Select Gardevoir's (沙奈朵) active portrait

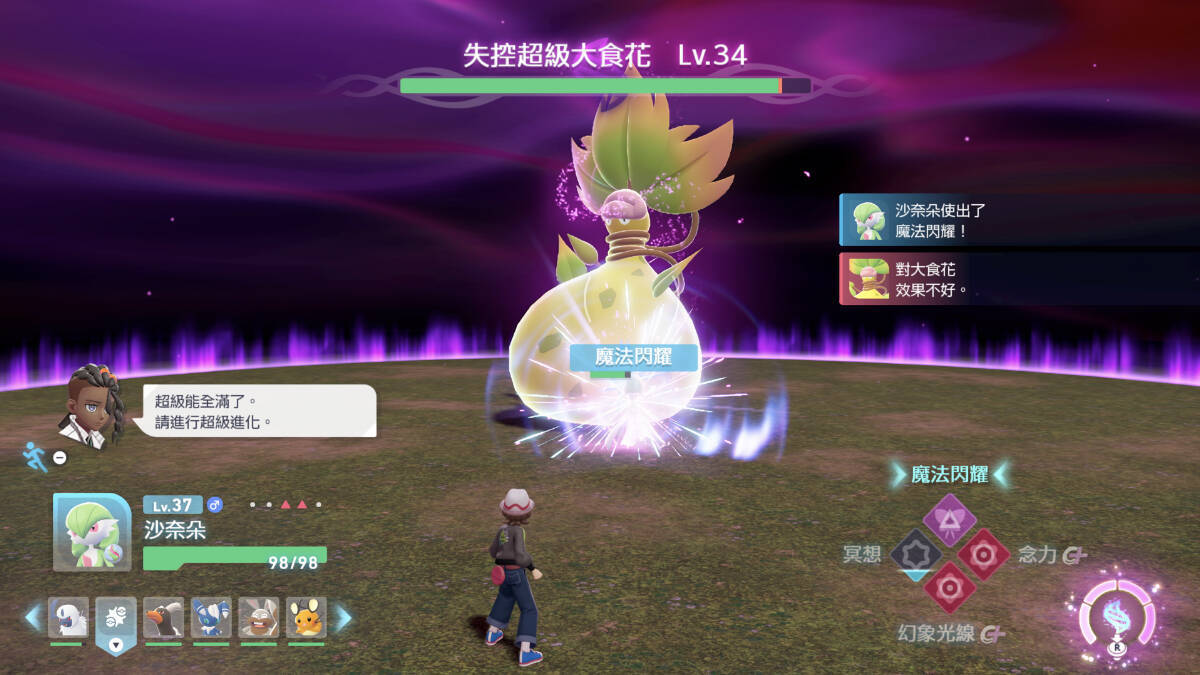91,533
